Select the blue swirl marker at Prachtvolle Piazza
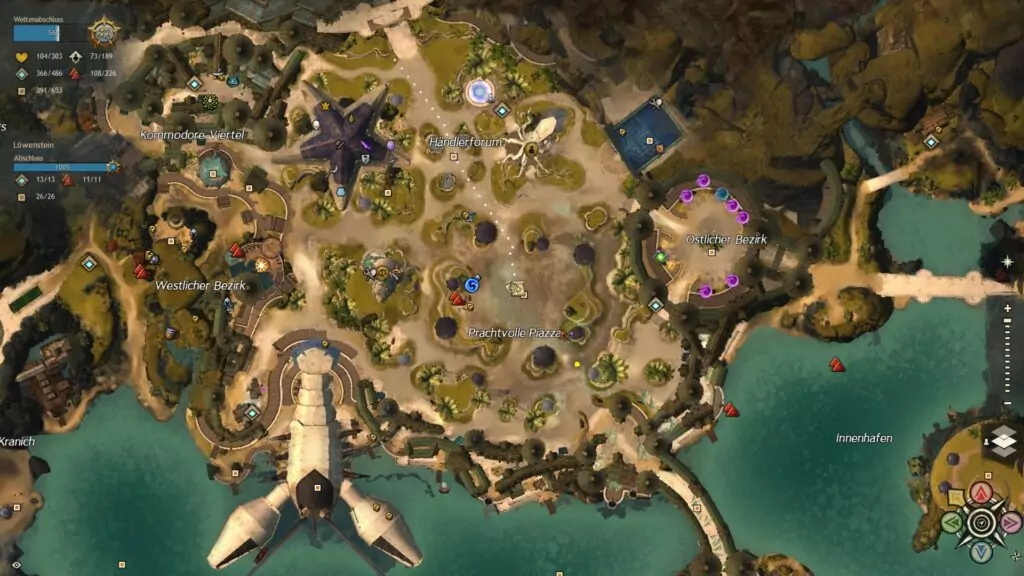1024x576 pixels. point(473,284)
